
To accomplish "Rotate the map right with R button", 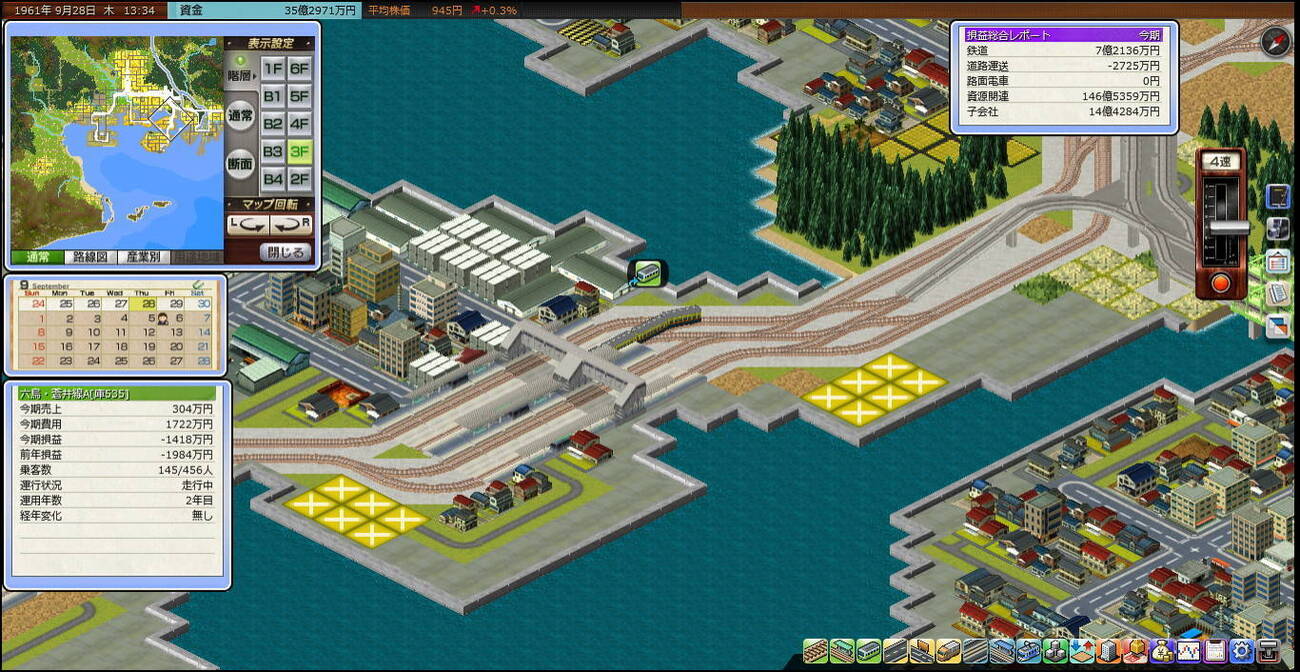I will pyautogui.click(x=291, y=225).
